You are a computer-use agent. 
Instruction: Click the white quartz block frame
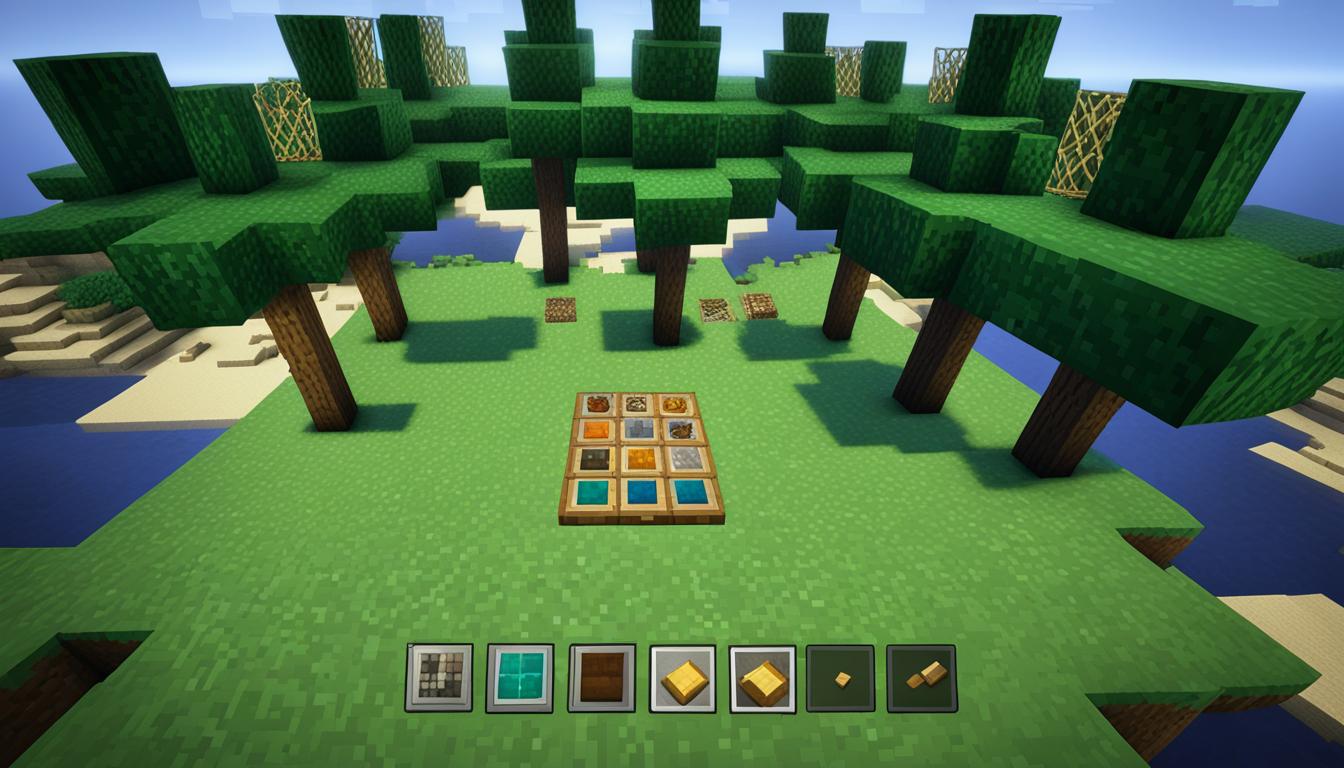[686, 458]
